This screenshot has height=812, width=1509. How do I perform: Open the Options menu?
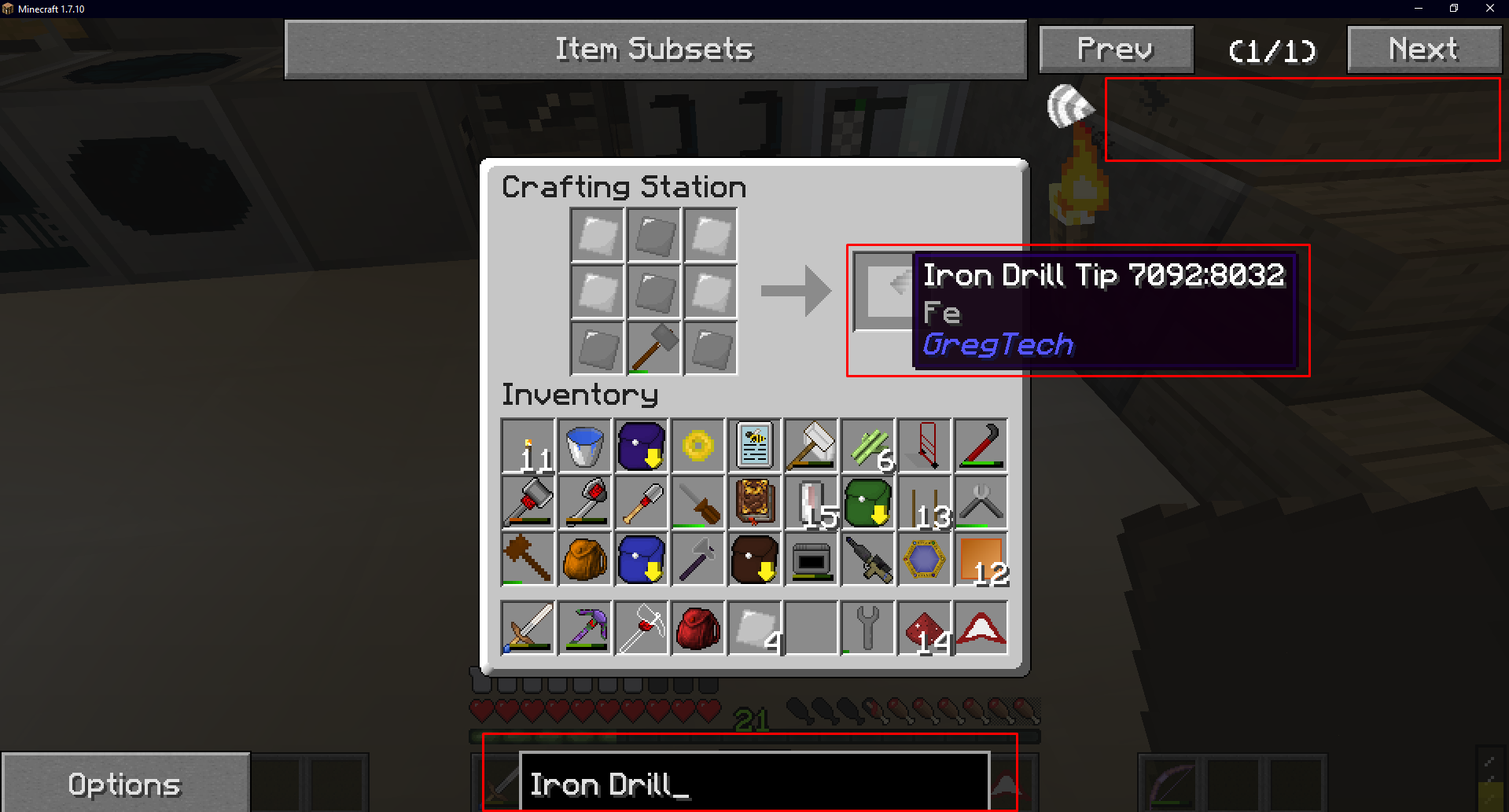point(124,783)
